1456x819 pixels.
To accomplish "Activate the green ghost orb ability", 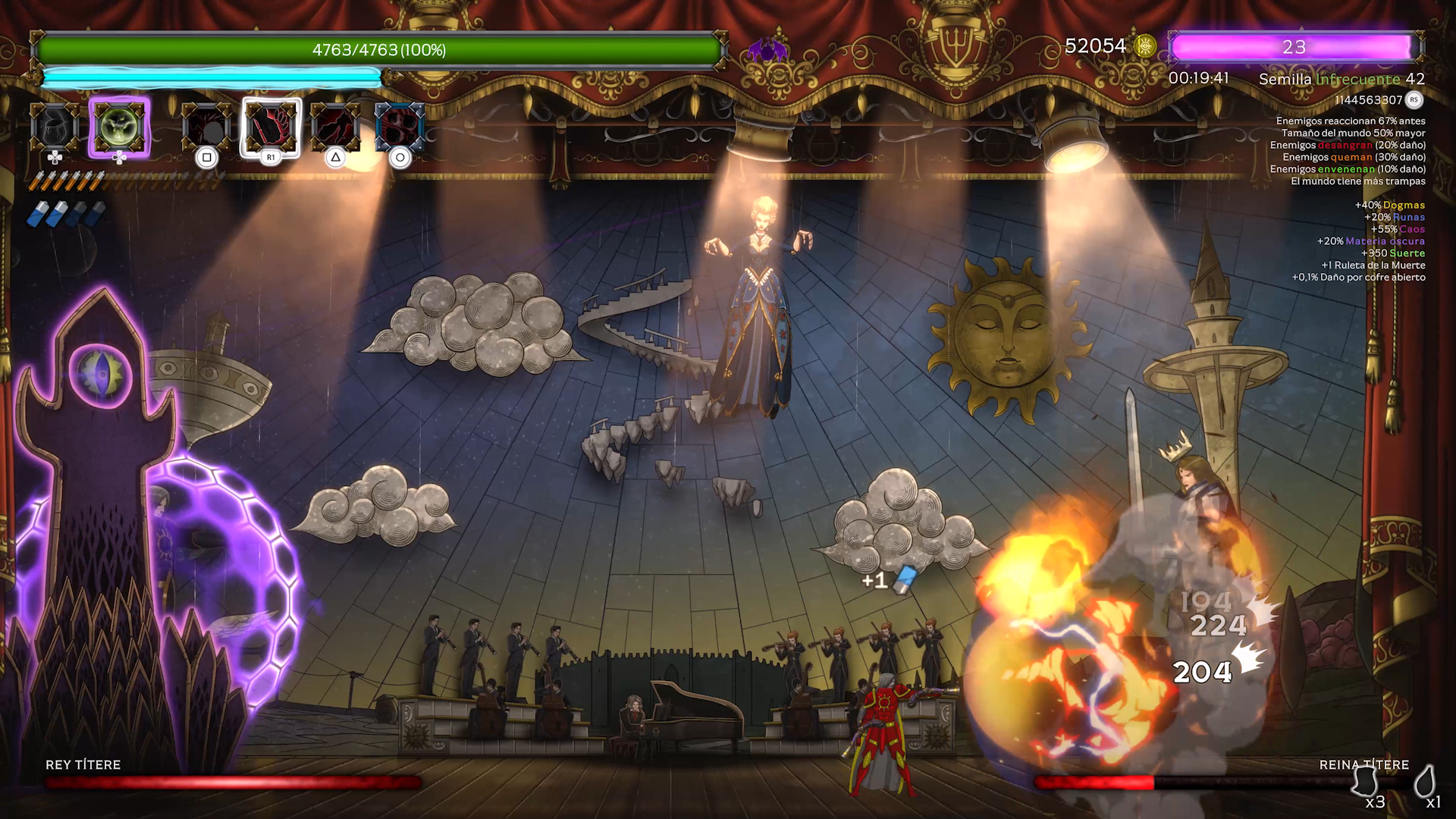I will [119, 127].
